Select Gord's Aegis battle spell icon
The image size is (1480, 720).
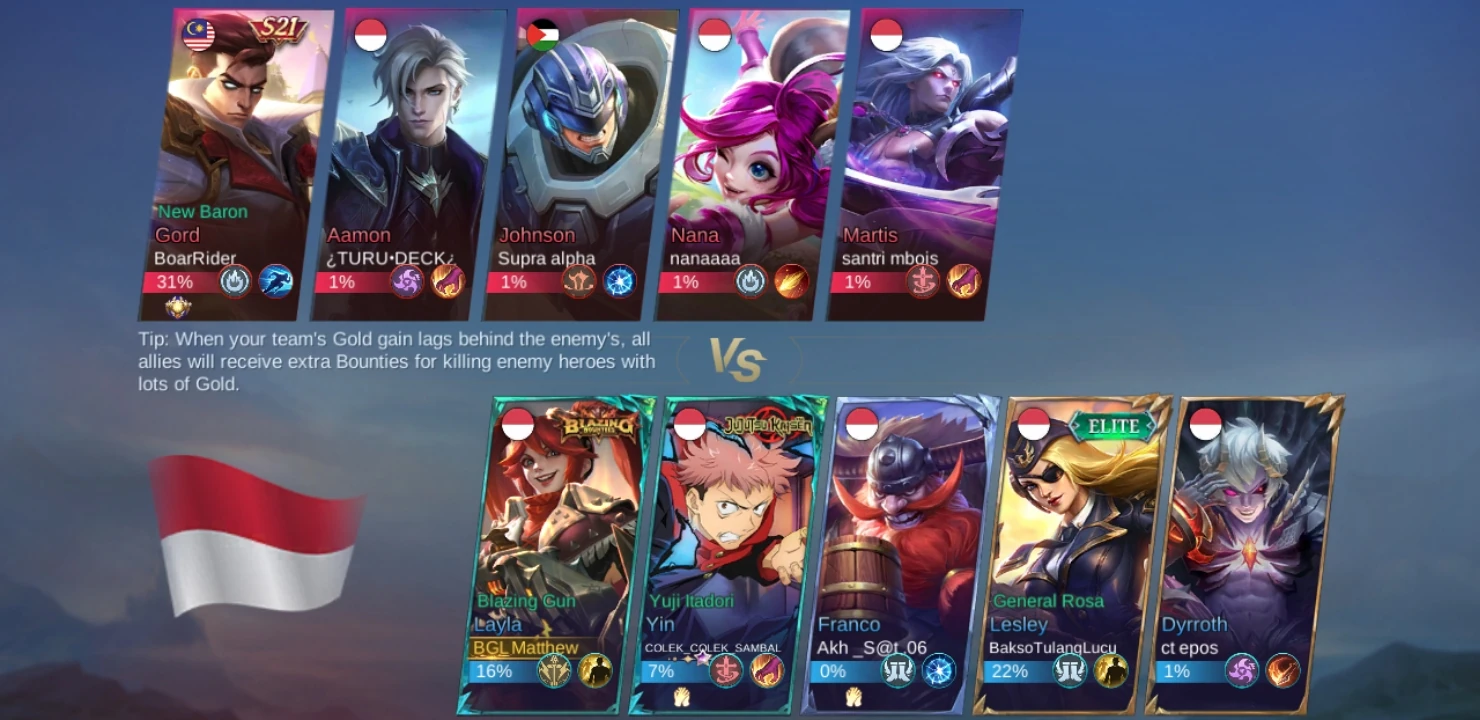pos(233,282)
